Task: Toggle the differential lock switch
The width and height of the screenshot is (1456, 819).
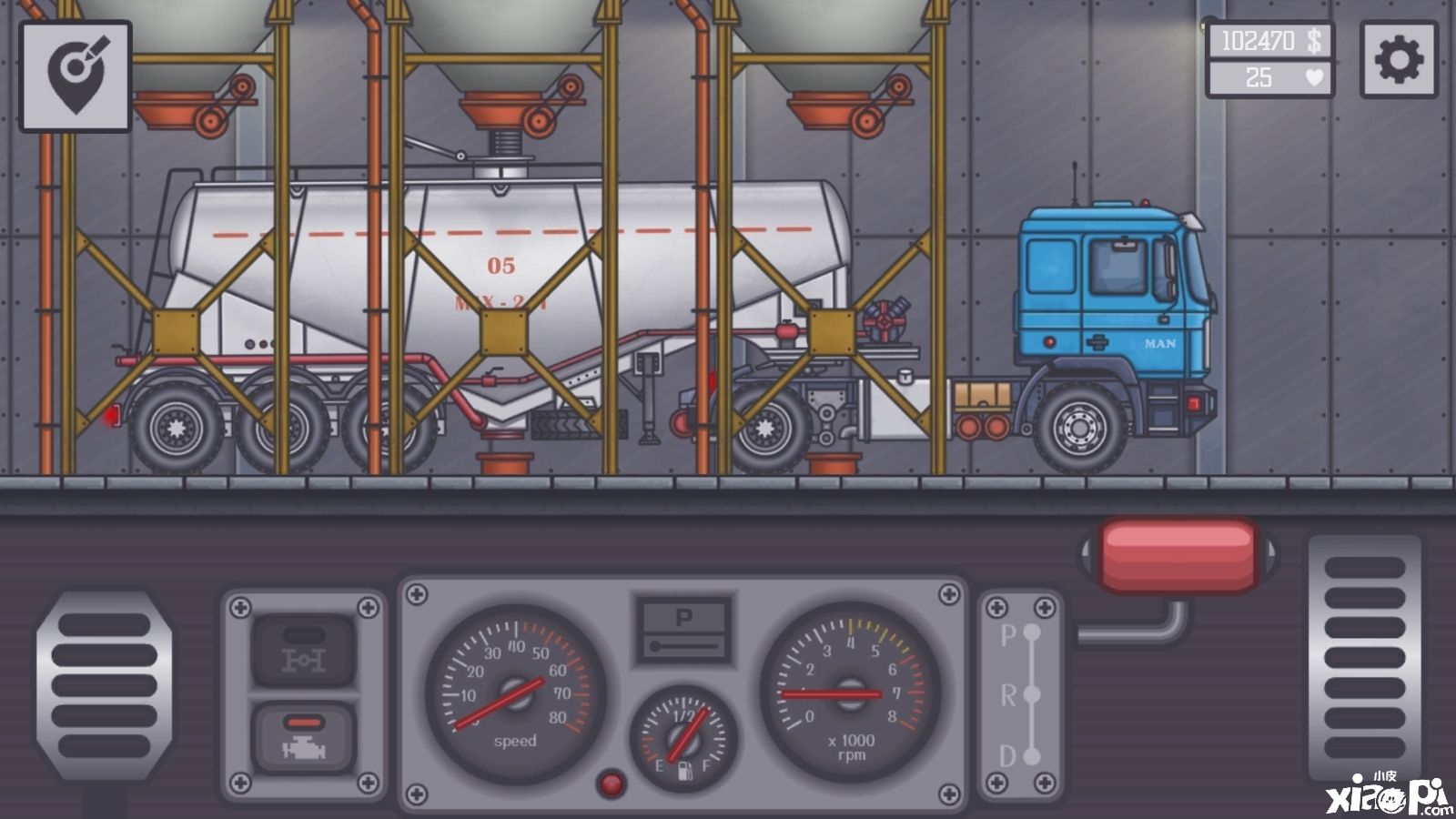Action: [303, 650]
